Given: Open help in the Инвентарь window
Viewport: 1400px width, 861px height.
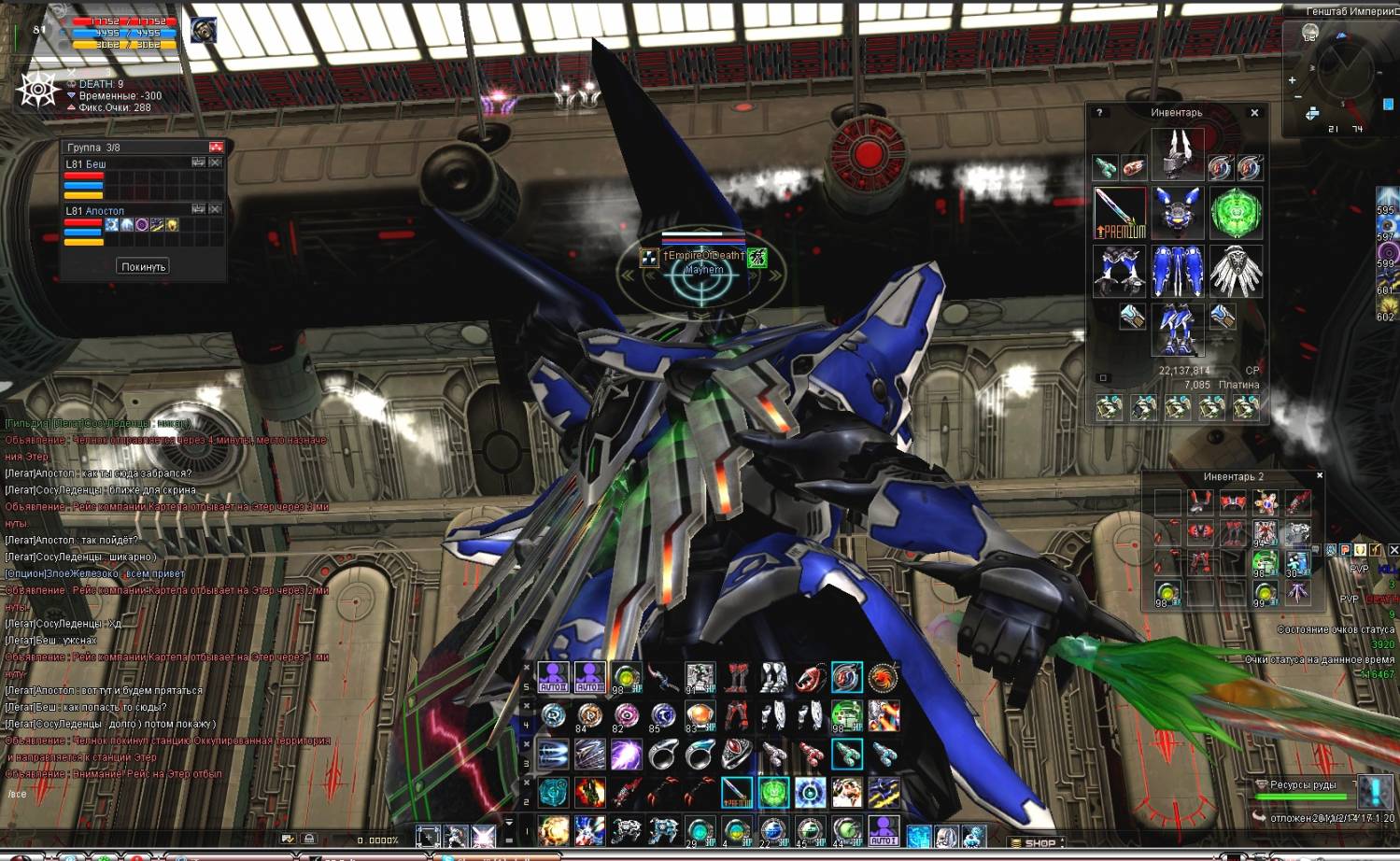Looking at the screenshot, I should point(1099,112).
